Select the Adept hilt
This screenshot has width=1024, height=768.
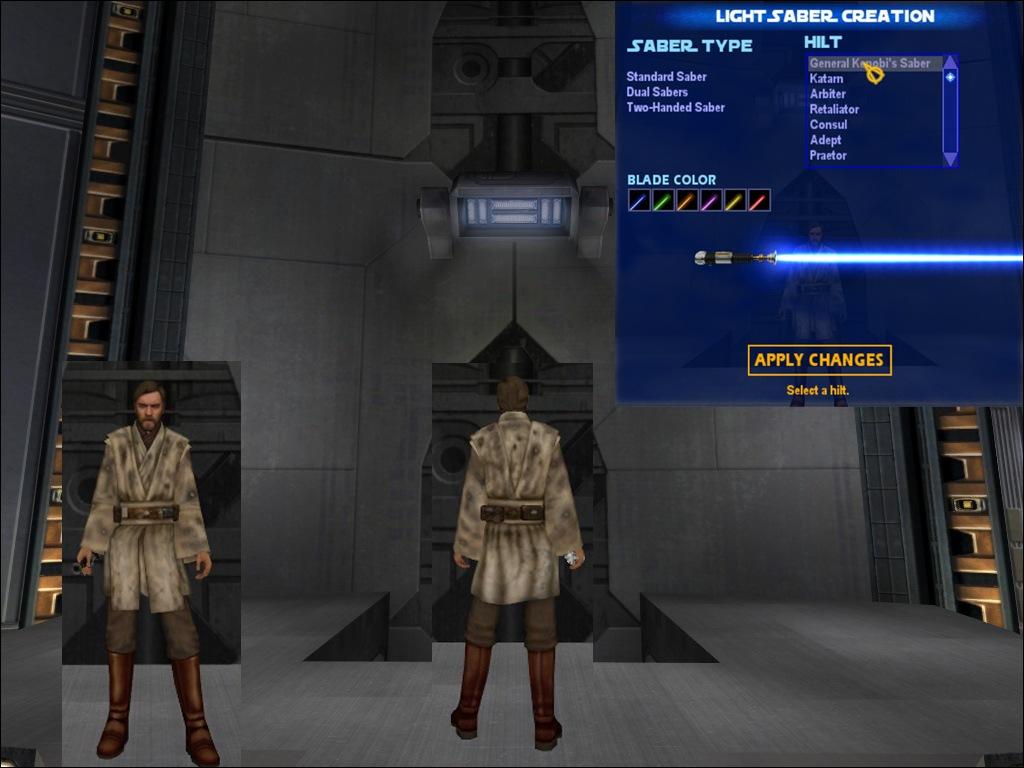click(x=825, y=140)
